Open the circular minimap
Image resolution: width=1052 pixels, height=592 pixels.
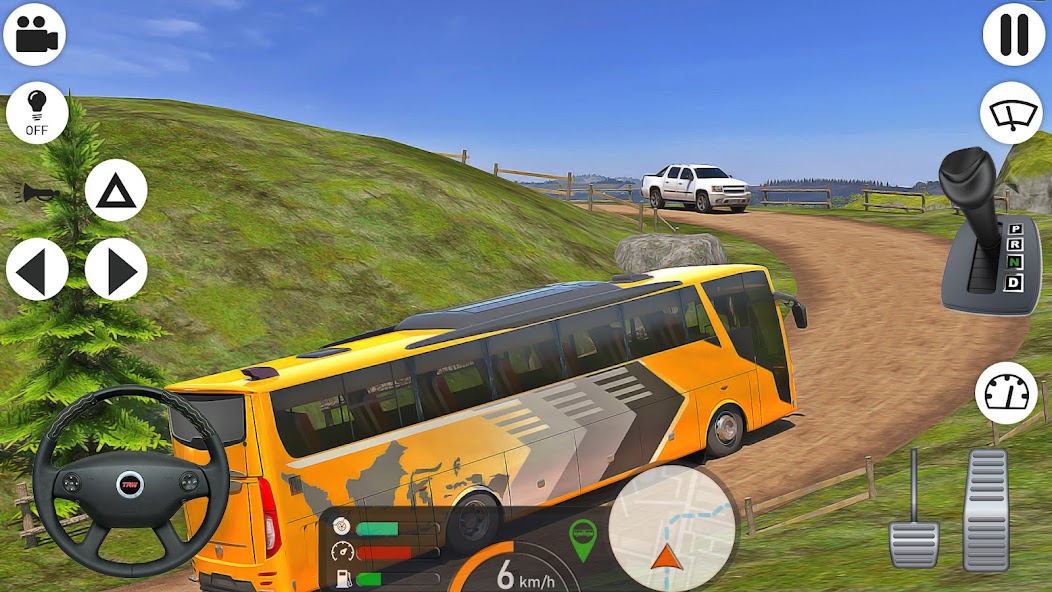[x=672, y=528]
